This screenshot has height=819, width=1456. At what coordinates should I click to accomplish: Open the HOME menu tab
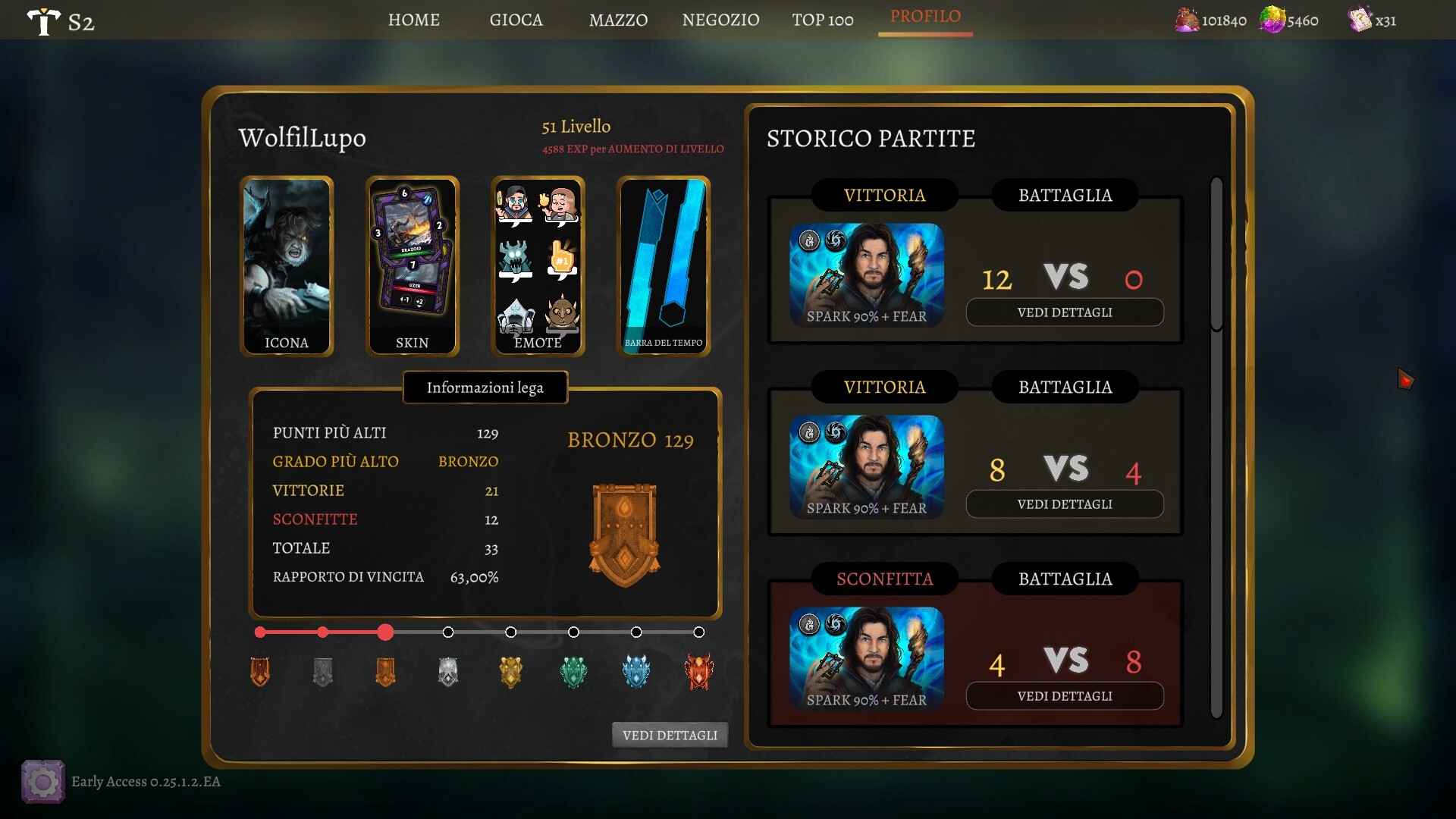413,20
